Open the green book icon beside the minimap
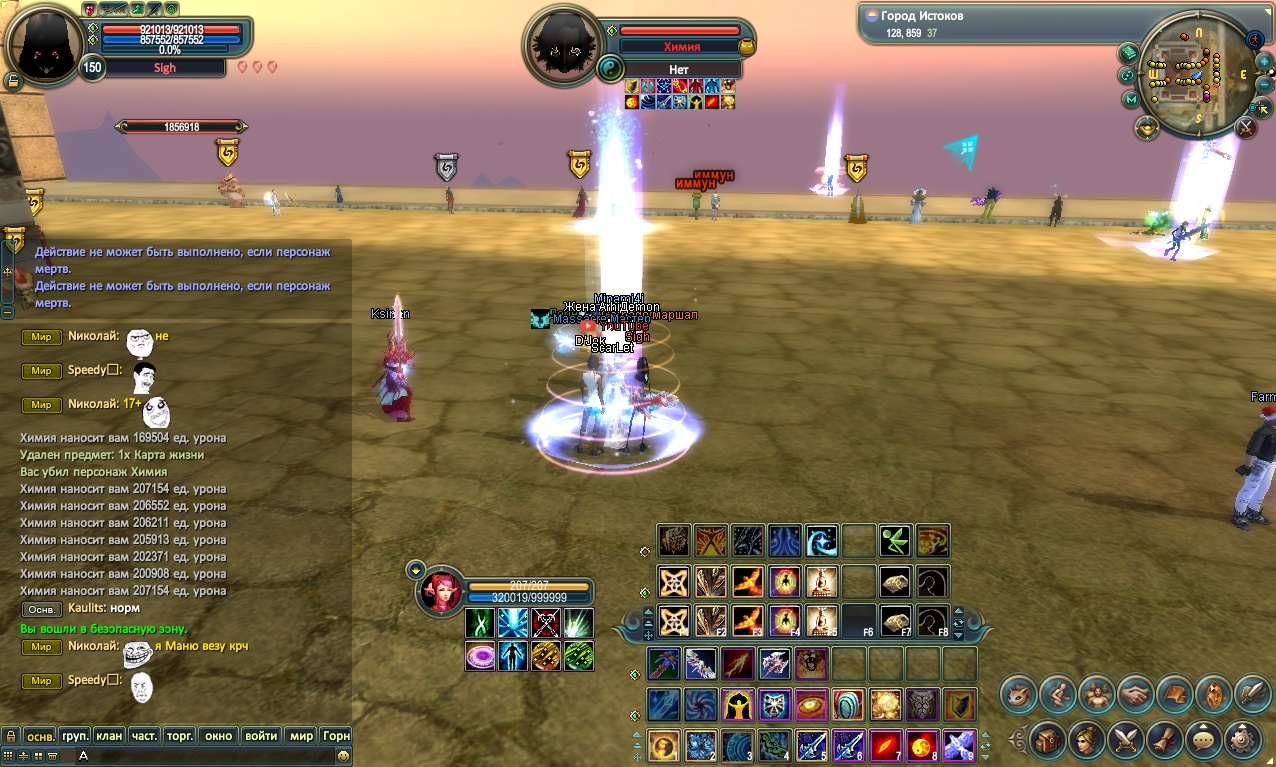The height and width of the screenshot is (767, 1276). pyautogui.click(x=1129, y=53)
